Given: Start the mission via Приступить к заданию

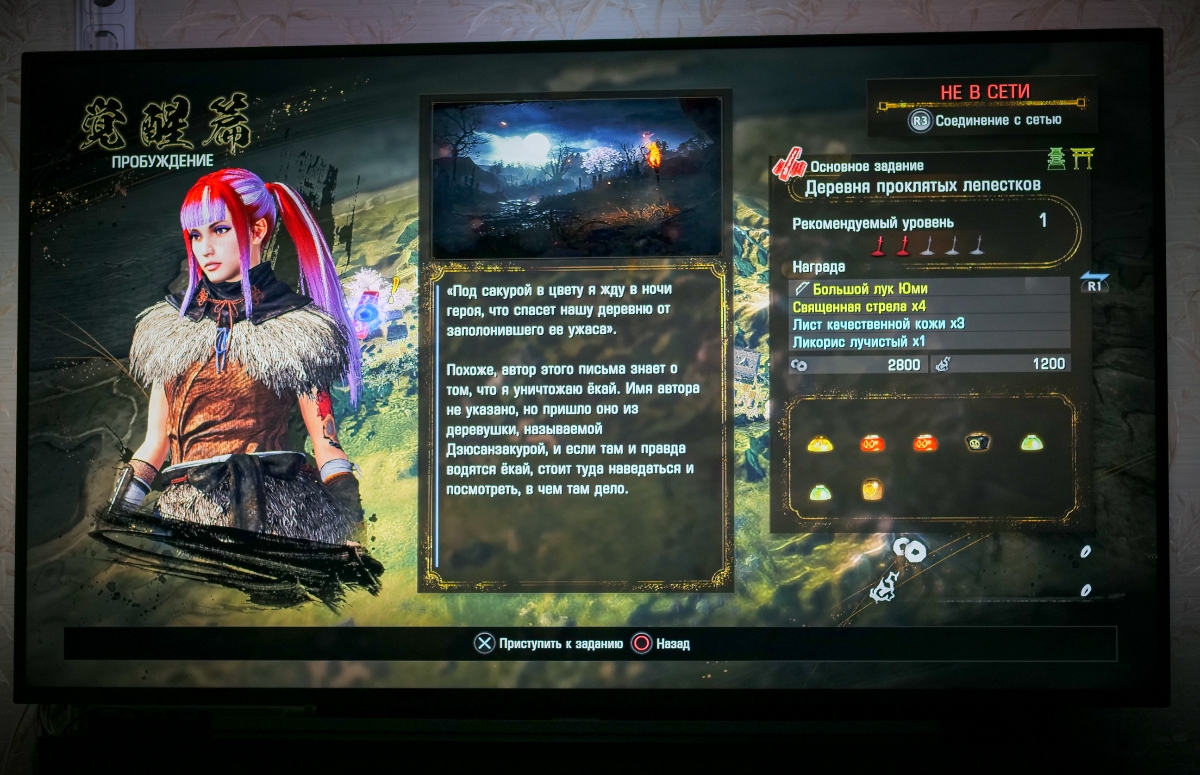Looking at the screenshot, I should 549,644.
